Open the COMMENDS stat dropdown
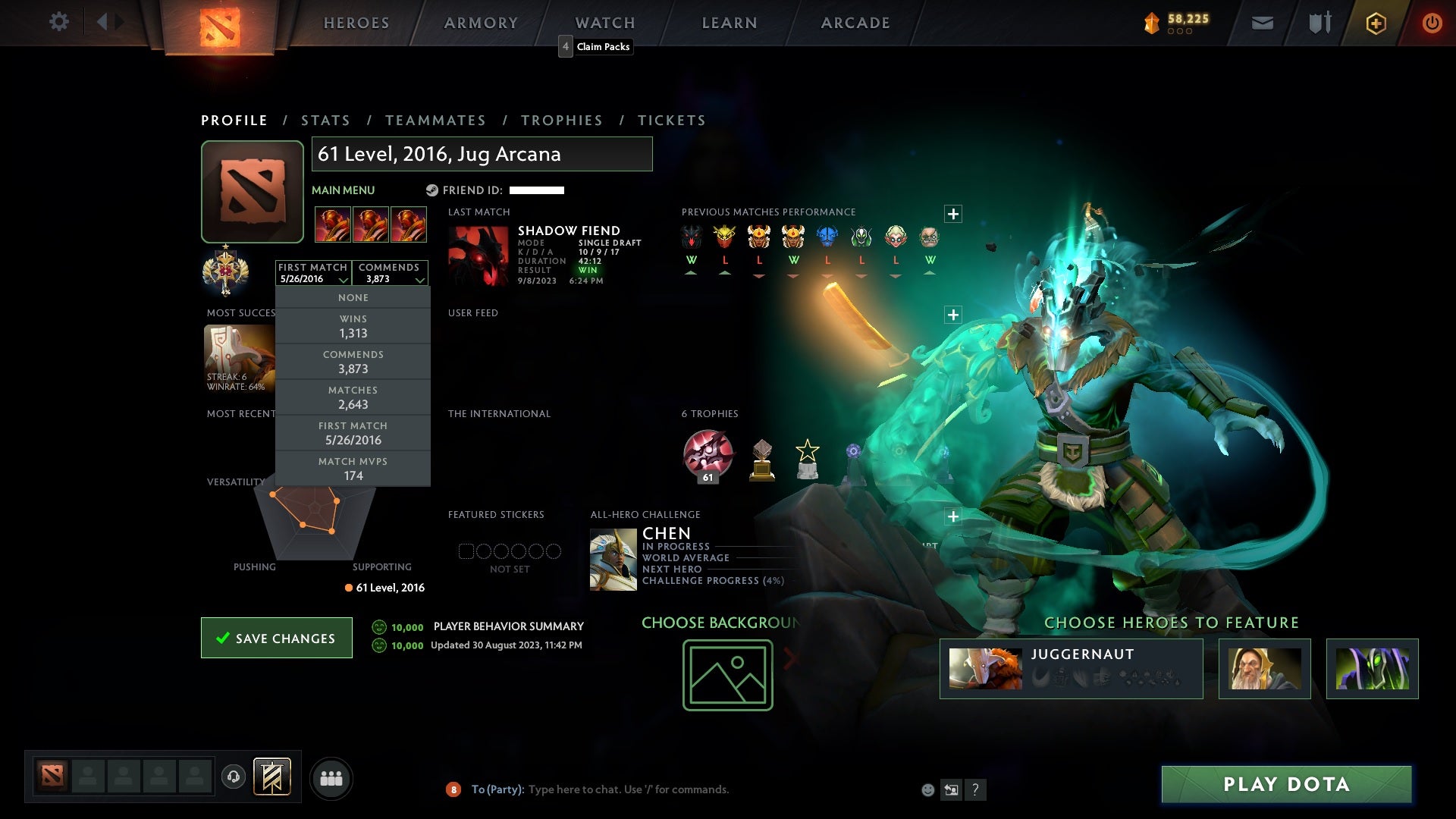 [391, 273]
